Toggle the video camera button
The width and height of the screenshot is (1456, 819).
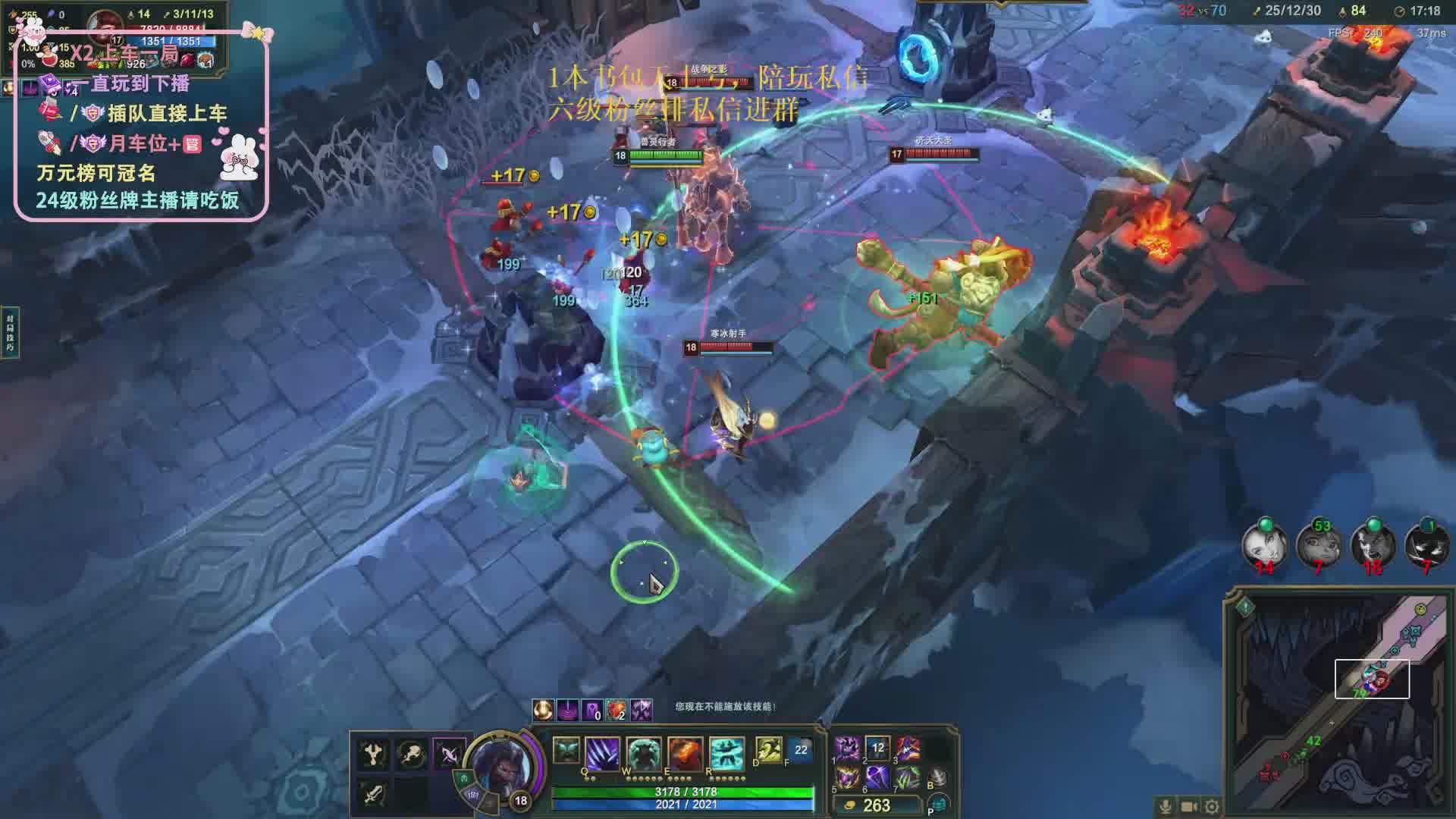pyautogui.click(x=1189, y=806)
